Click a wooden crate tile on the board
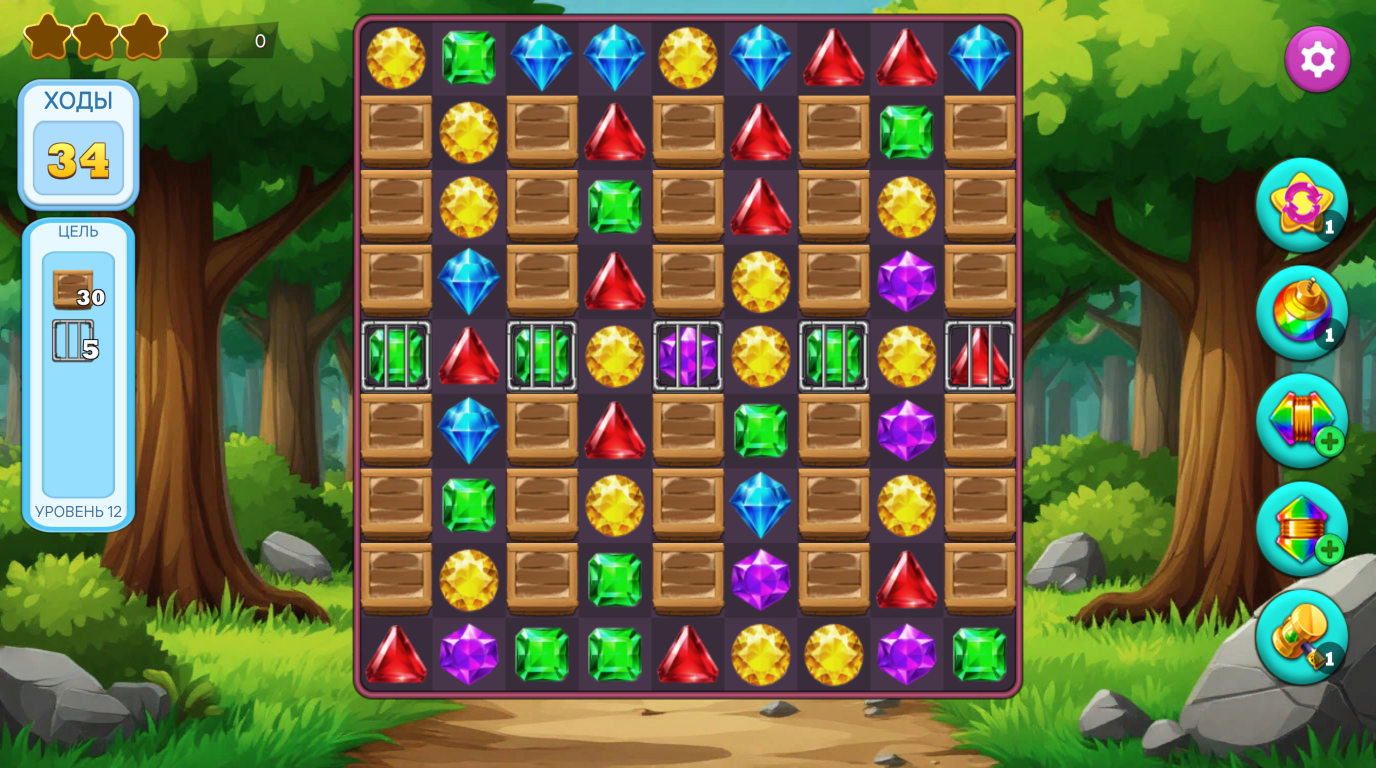1376x768 pixels. [x=395, y=132]
